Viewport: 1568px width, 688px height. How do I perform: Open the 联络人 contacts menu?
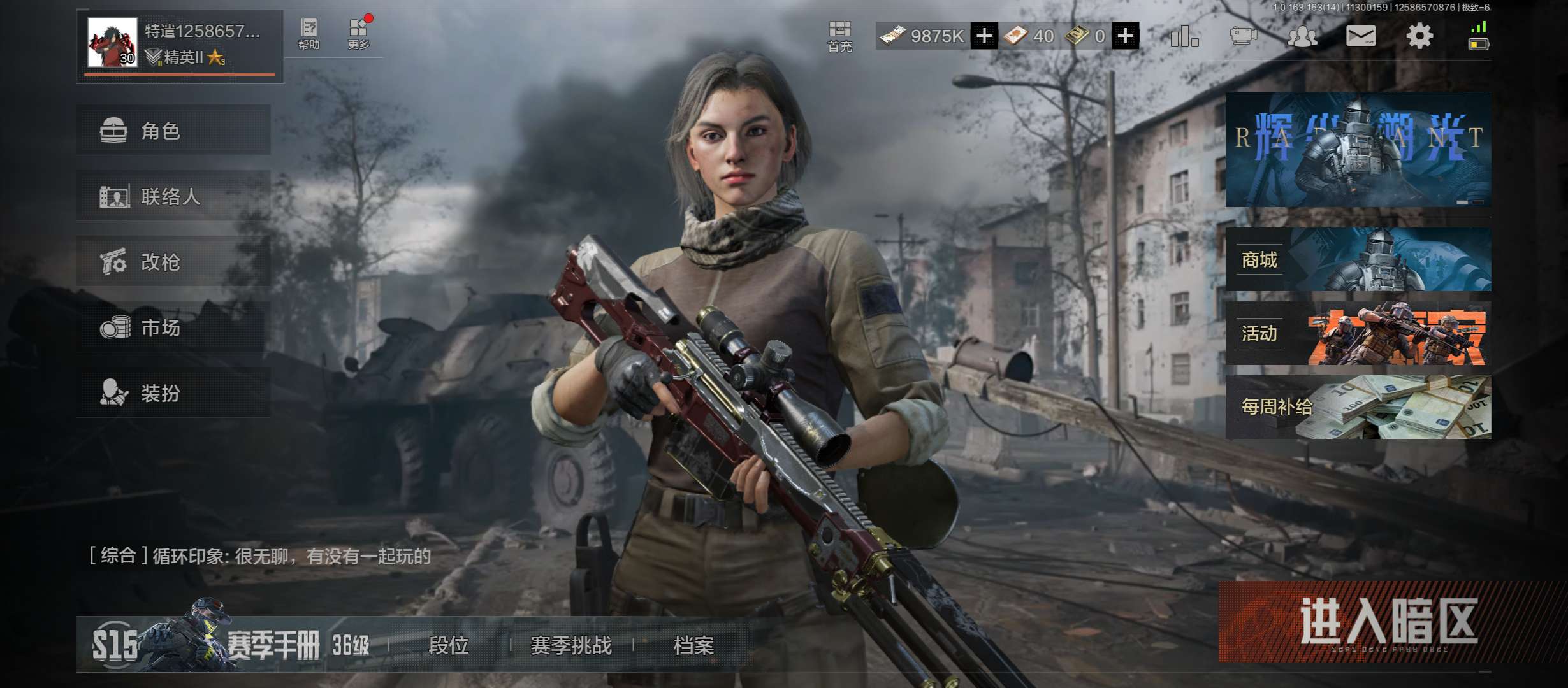pos(173,196)
